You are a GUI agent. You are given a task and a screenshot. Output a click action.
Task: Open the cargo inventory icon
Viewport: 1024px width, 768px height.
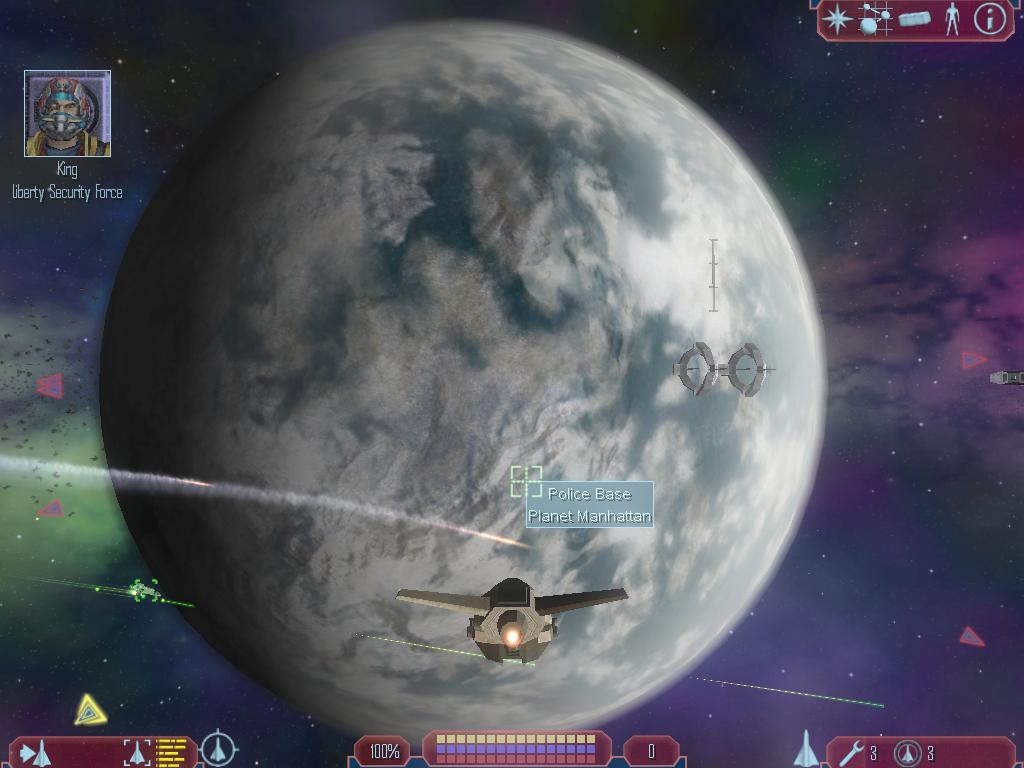coord(915,19)
